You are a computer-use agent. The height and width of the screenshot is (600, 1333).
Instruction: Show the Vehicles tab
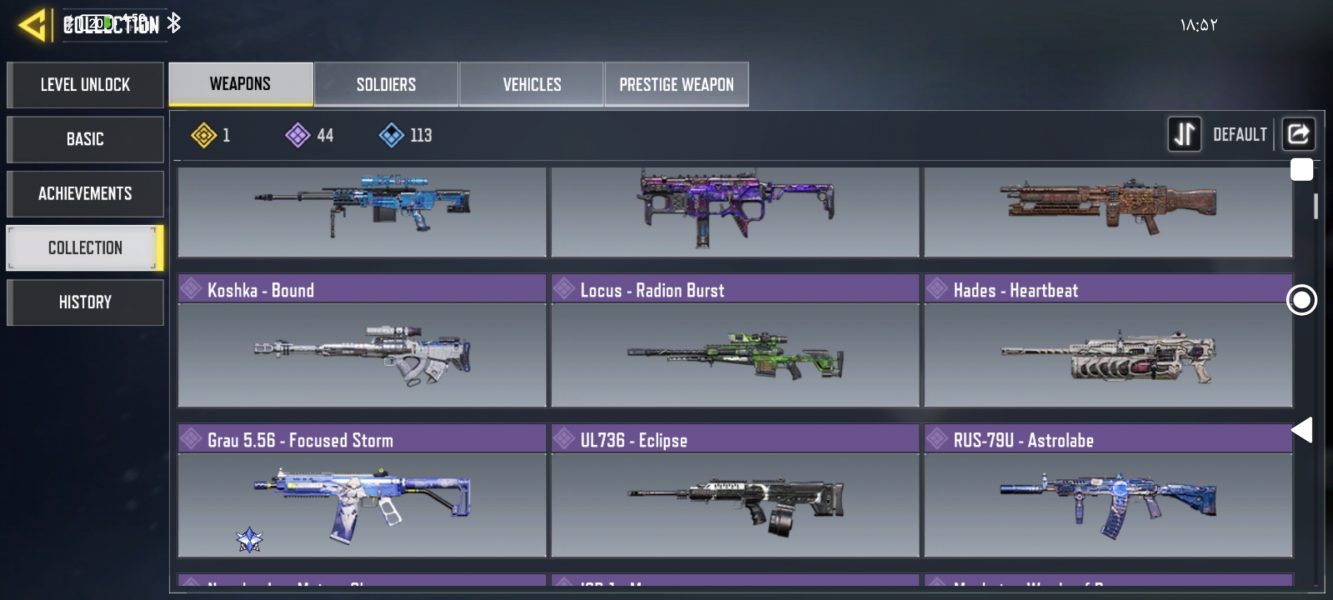pyautogui.click(x=531, y=85)
